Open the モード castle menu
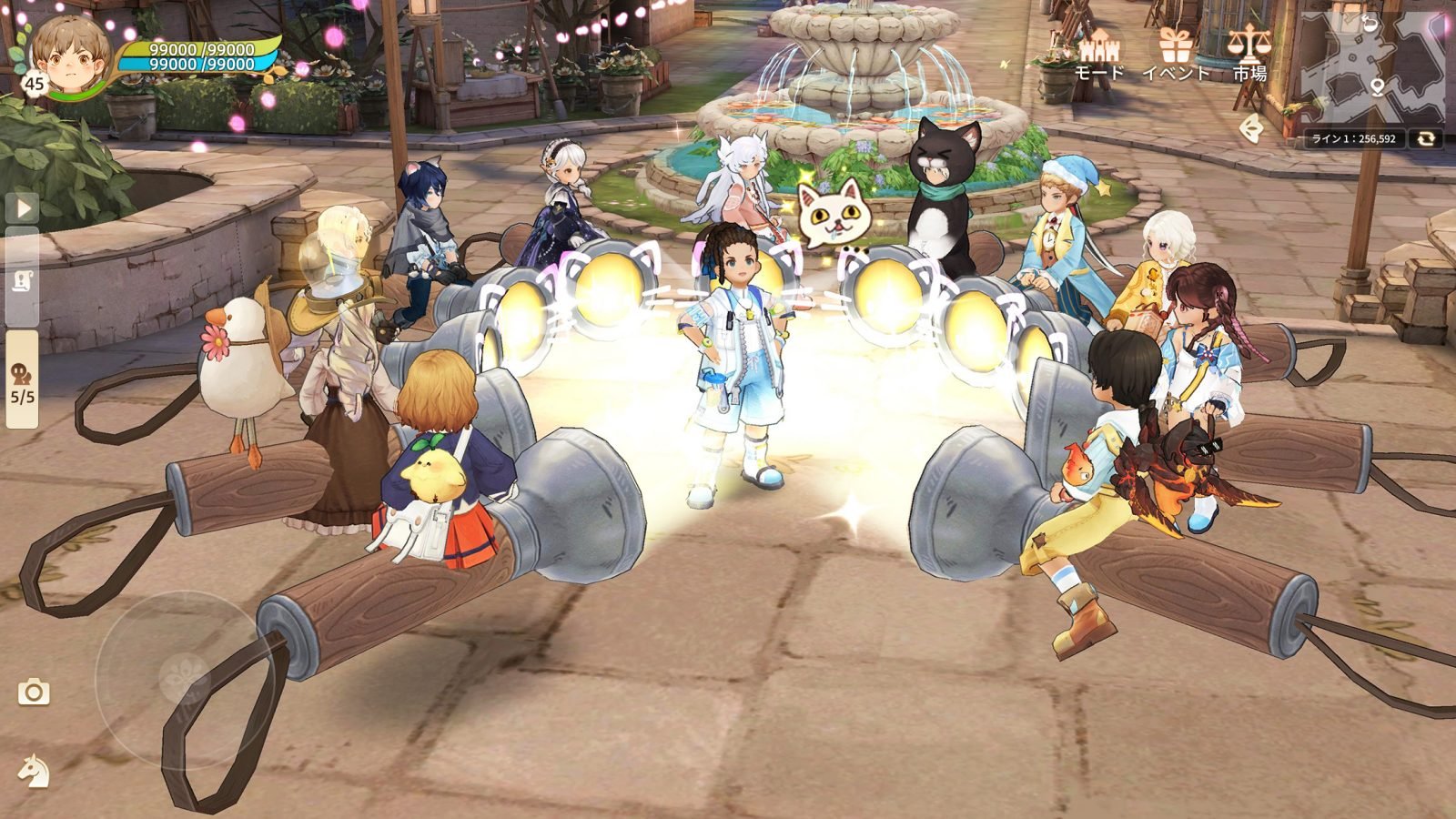 click(1099, 53)
